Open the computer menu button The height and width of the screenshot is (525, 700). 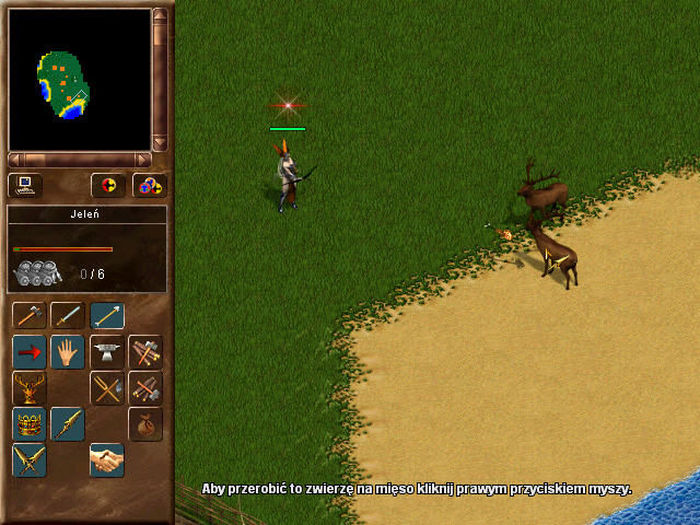[x=24, y=185]
